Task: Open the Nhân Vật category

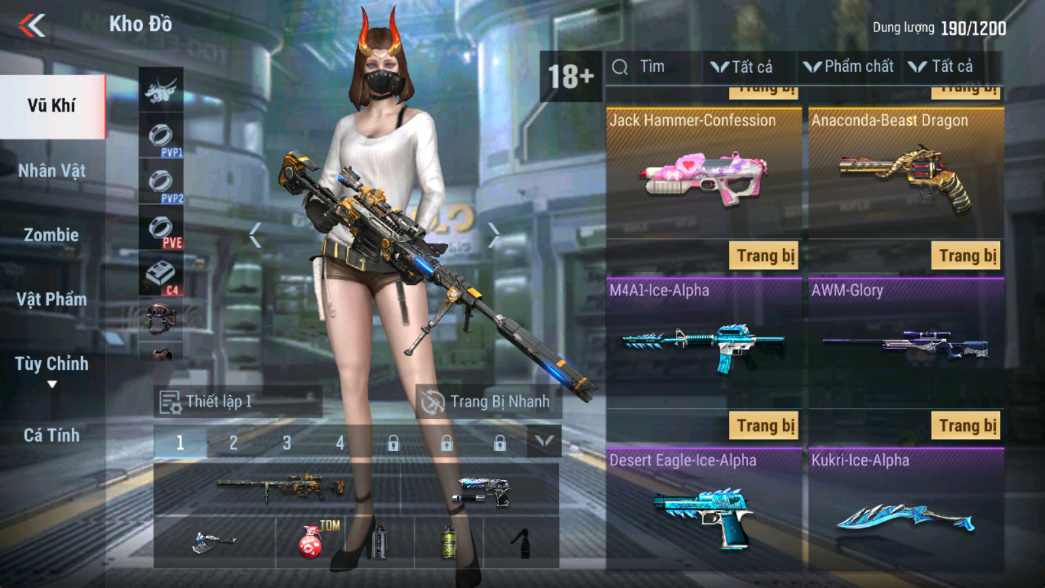Action: pos(52,171)
